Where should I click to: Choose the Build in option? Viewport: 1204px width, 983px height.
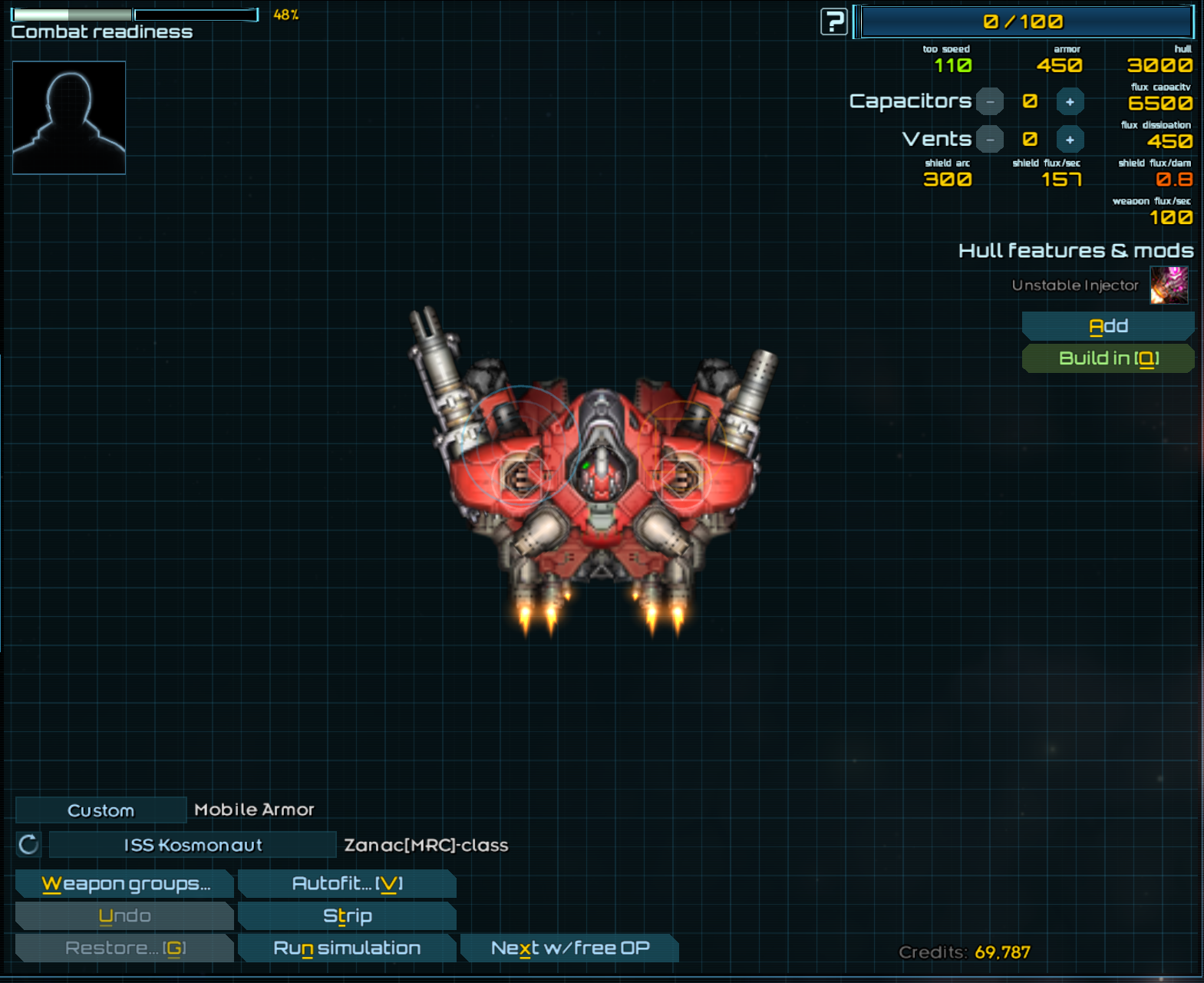1107,358
